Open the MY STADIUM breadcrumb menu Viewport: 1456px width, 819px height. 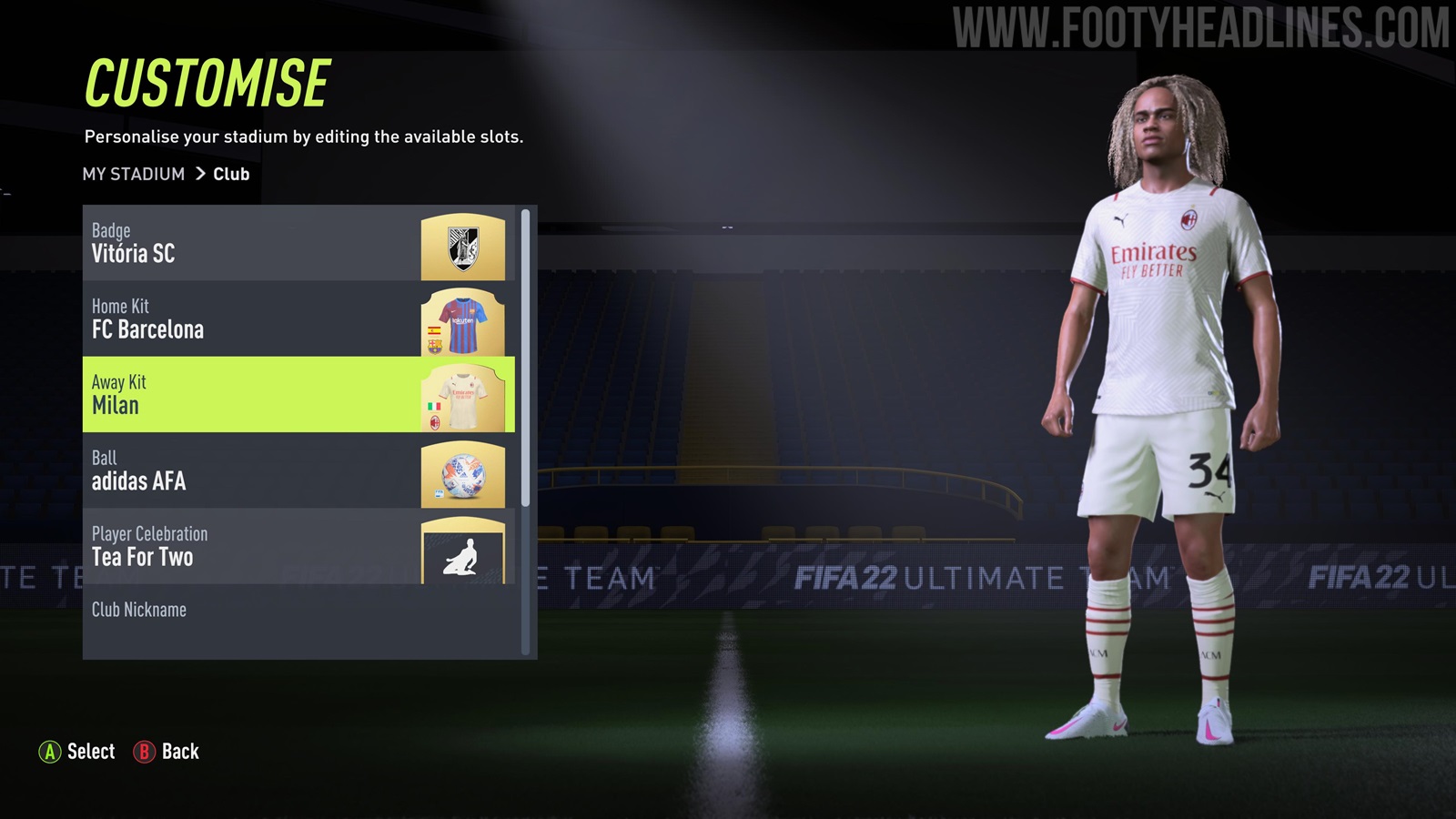[x=133, y=174]
